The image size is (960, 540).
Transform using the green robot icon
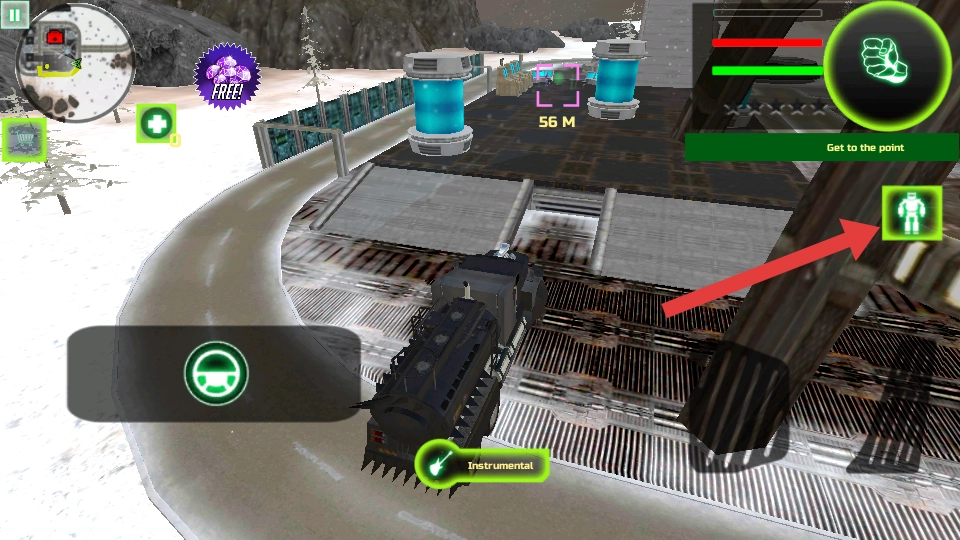[911, 214]
